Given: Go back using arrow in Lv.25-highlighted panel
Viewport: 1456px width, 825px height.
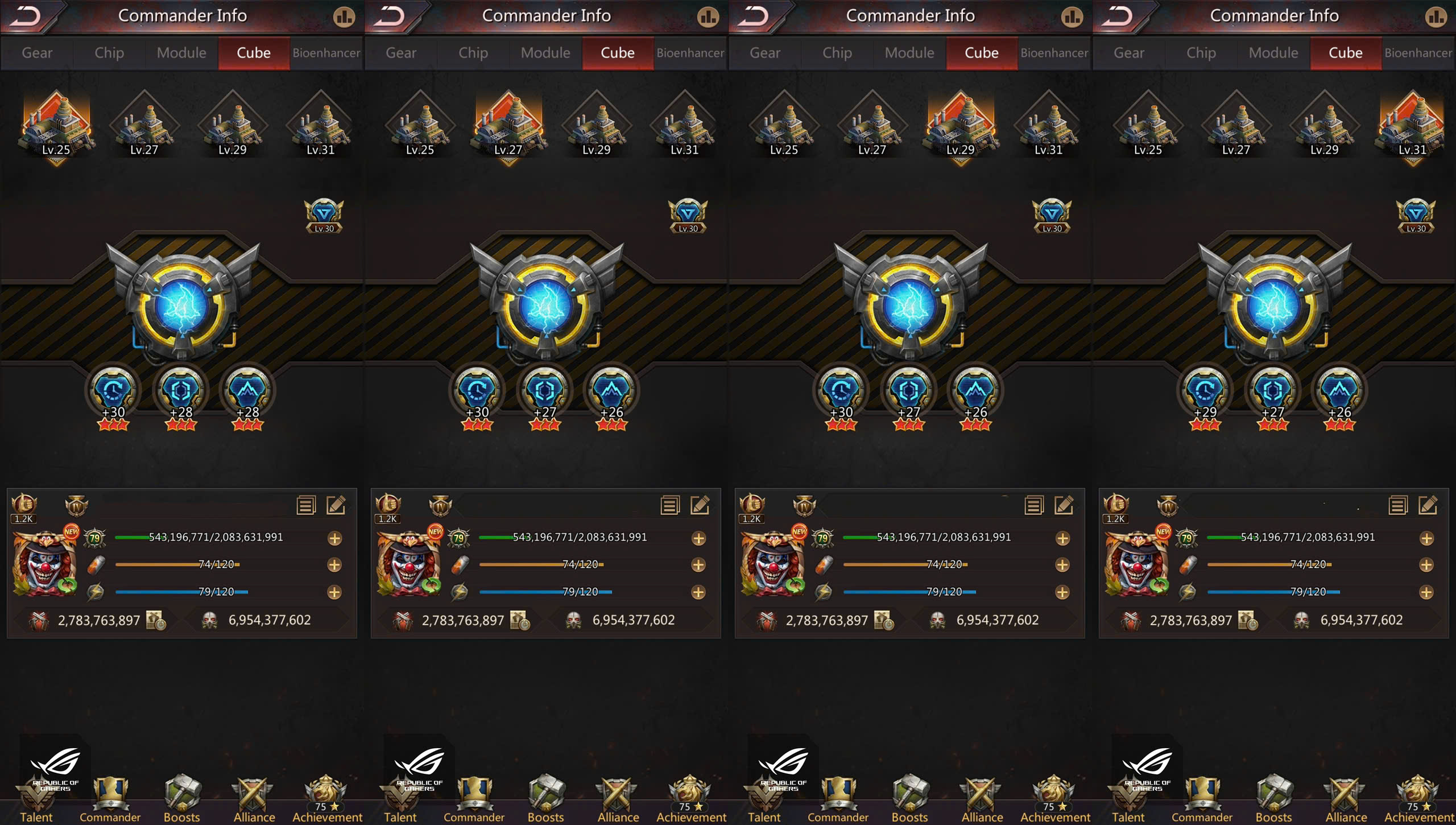Looking at the screenshot, I should 26,16.
